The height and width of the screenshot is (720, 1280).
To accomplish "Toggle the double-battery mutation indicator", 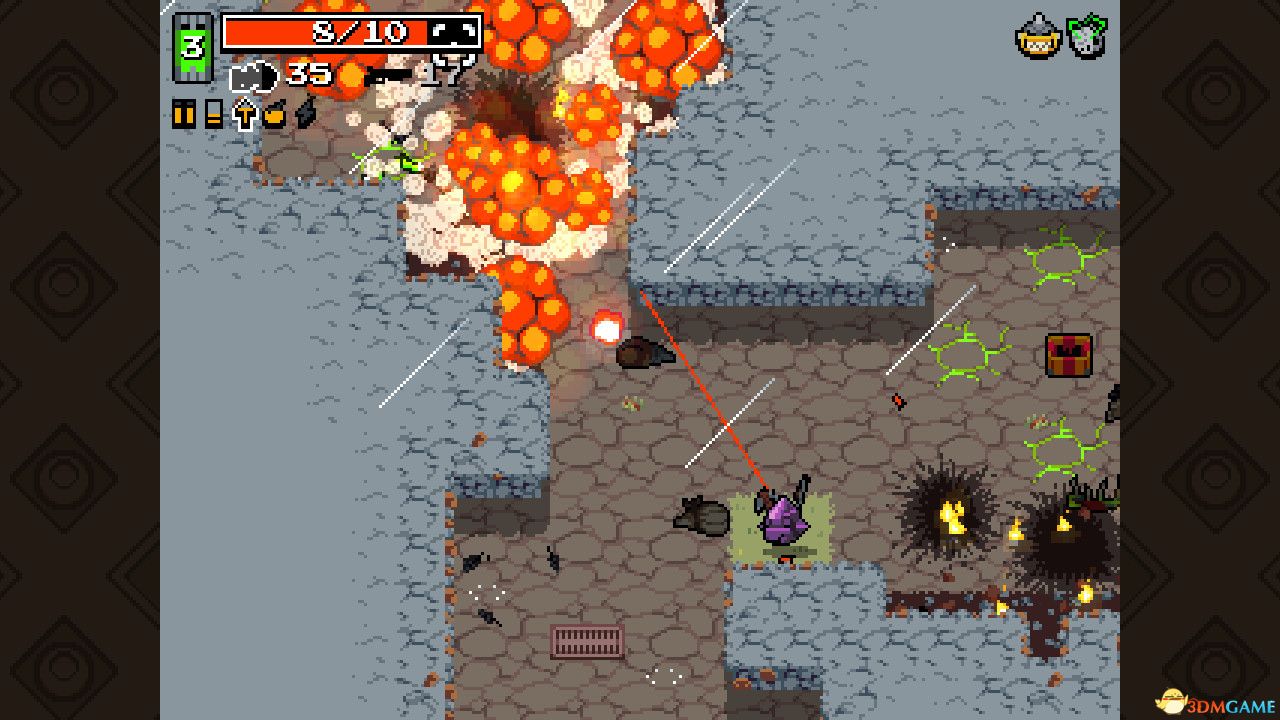I will 185,114.
